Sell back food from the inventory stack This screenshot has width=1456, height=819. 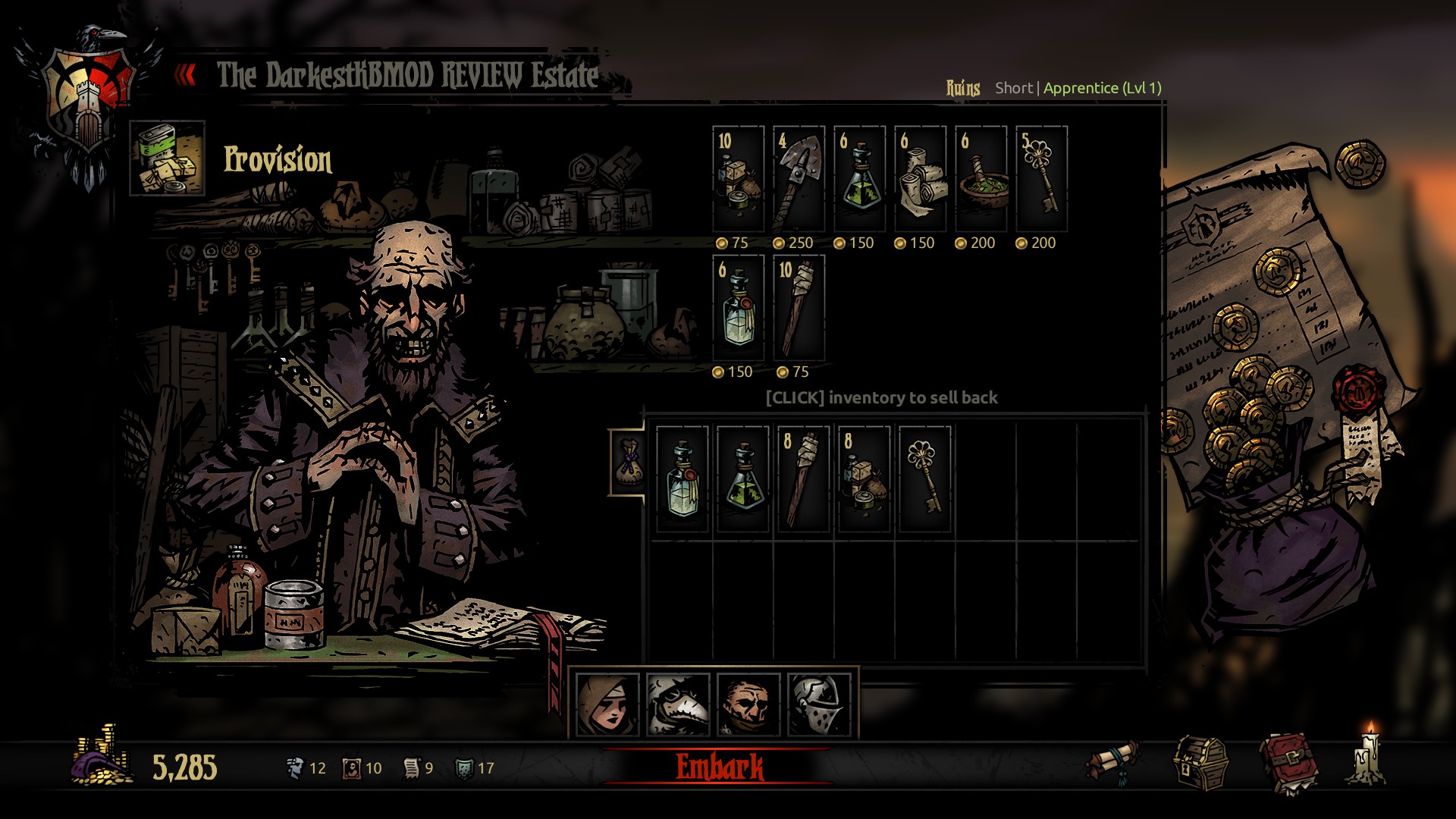[864, 479]
